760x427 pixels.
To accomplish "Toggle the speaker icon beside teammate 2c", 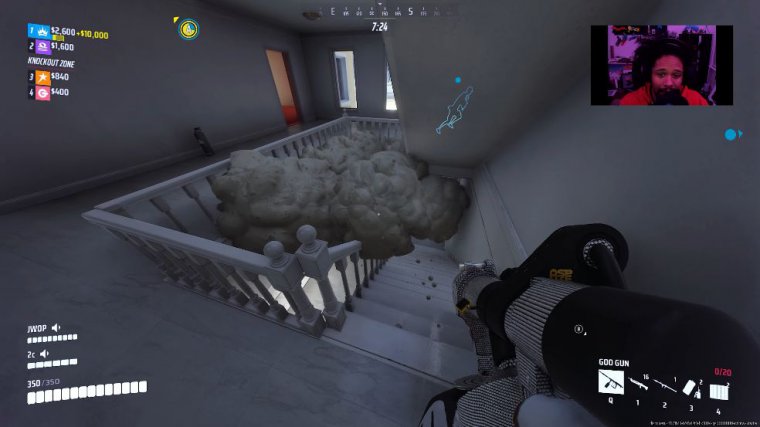I will [x=45, y=352].
